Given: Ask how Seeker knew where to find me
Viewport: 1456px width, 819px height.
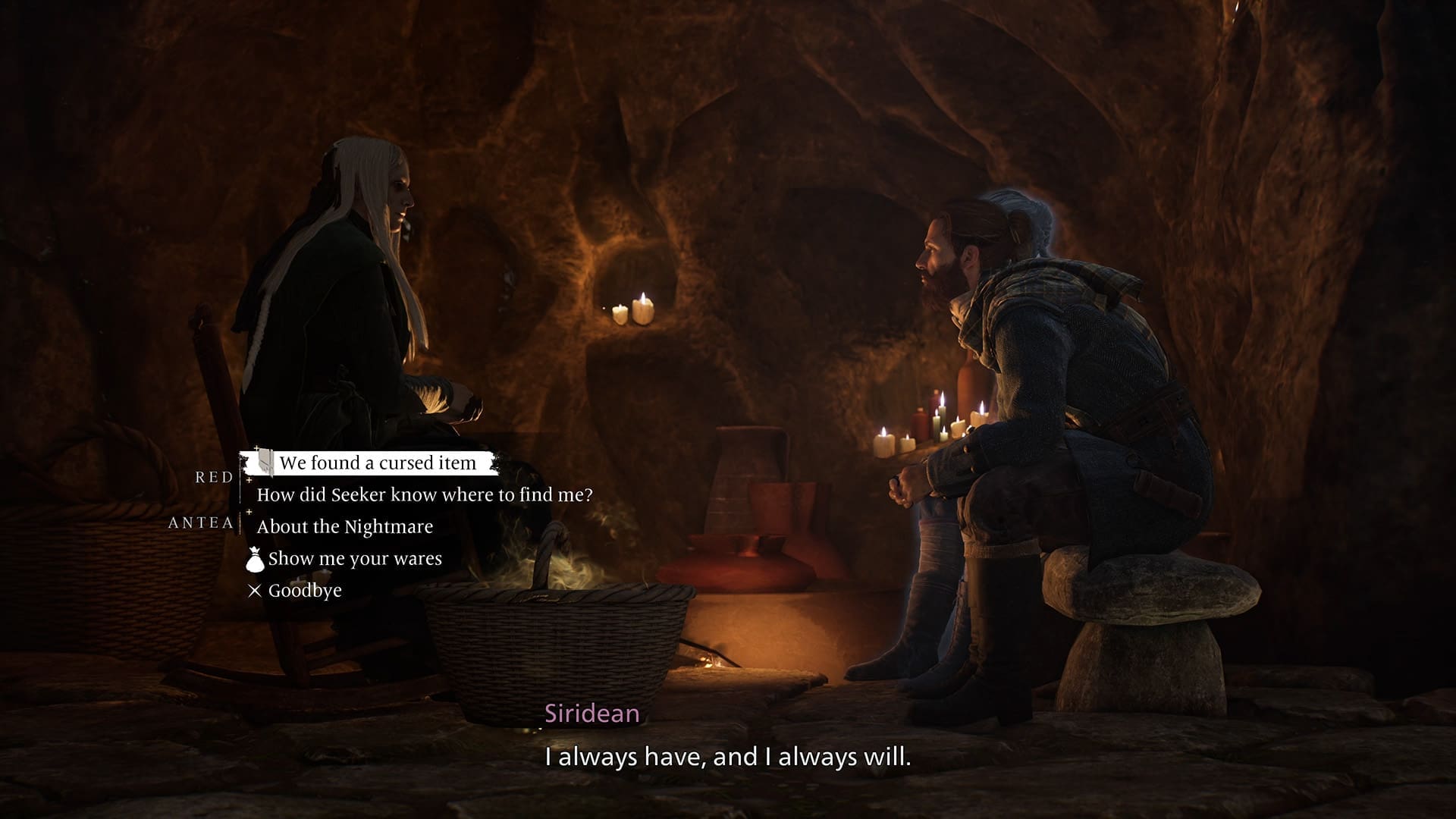Looking at the screenshot, I should (424, 495).
